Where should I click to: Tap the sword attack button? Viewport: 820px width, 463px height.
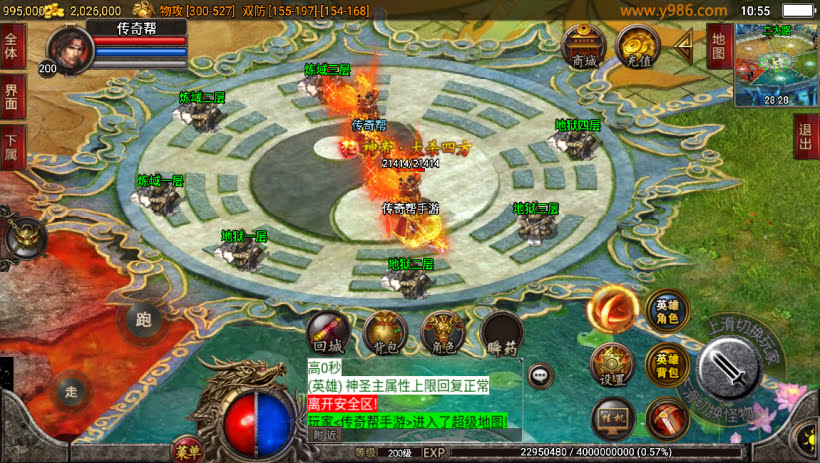(733, 367)
